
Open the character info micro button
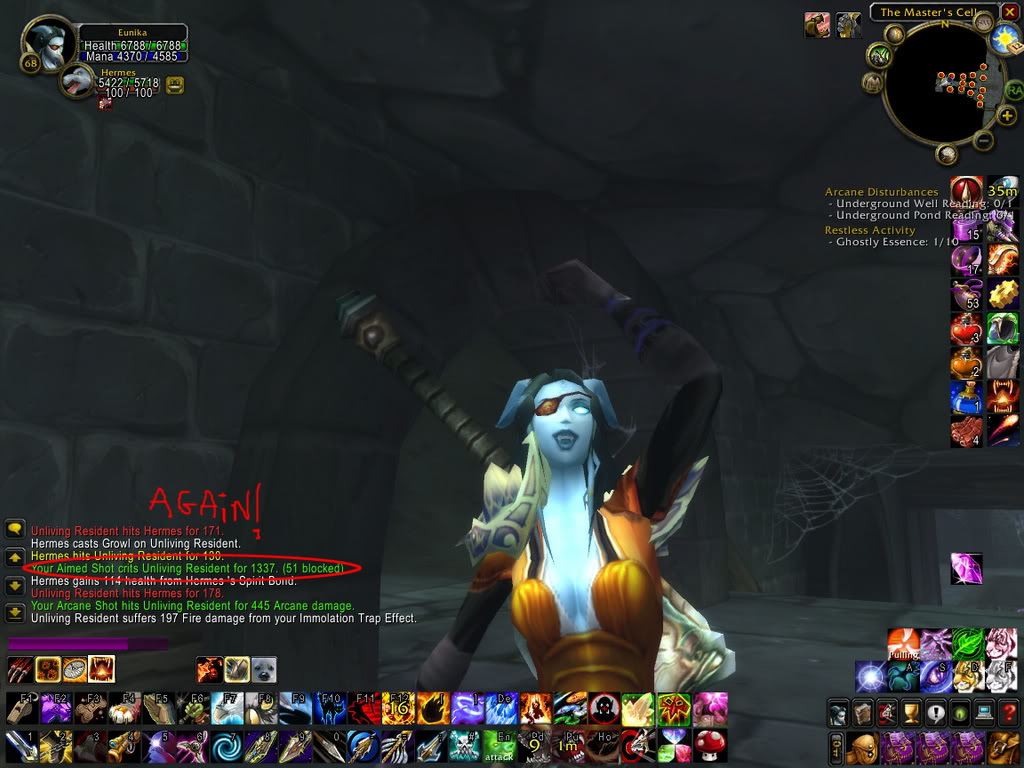point(838,712)
